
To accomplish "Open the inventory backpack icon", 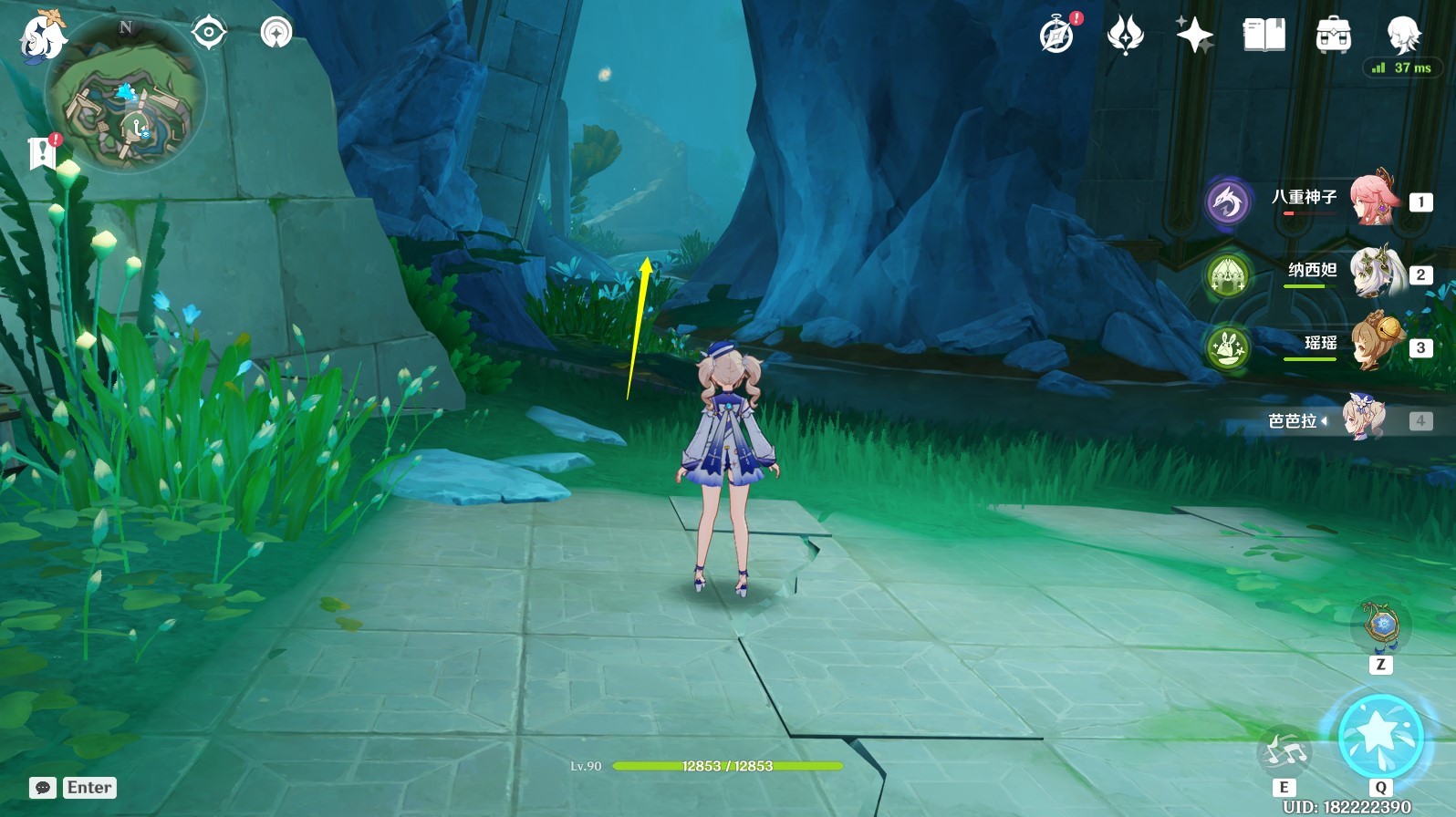I will coord(1333,36).
